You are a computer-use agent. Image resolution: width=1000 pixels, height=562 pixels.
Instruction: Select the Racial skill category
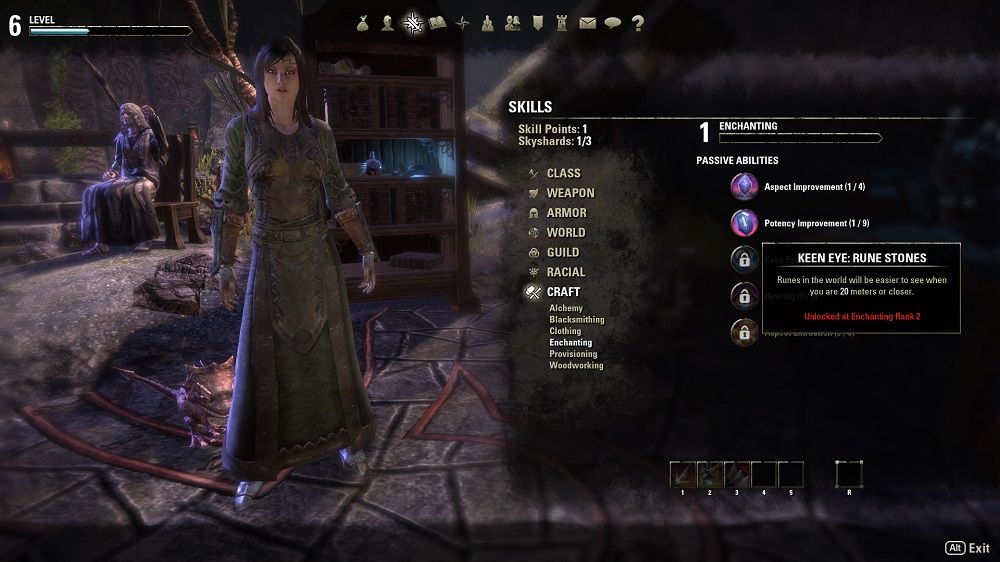tap(566, 272)
